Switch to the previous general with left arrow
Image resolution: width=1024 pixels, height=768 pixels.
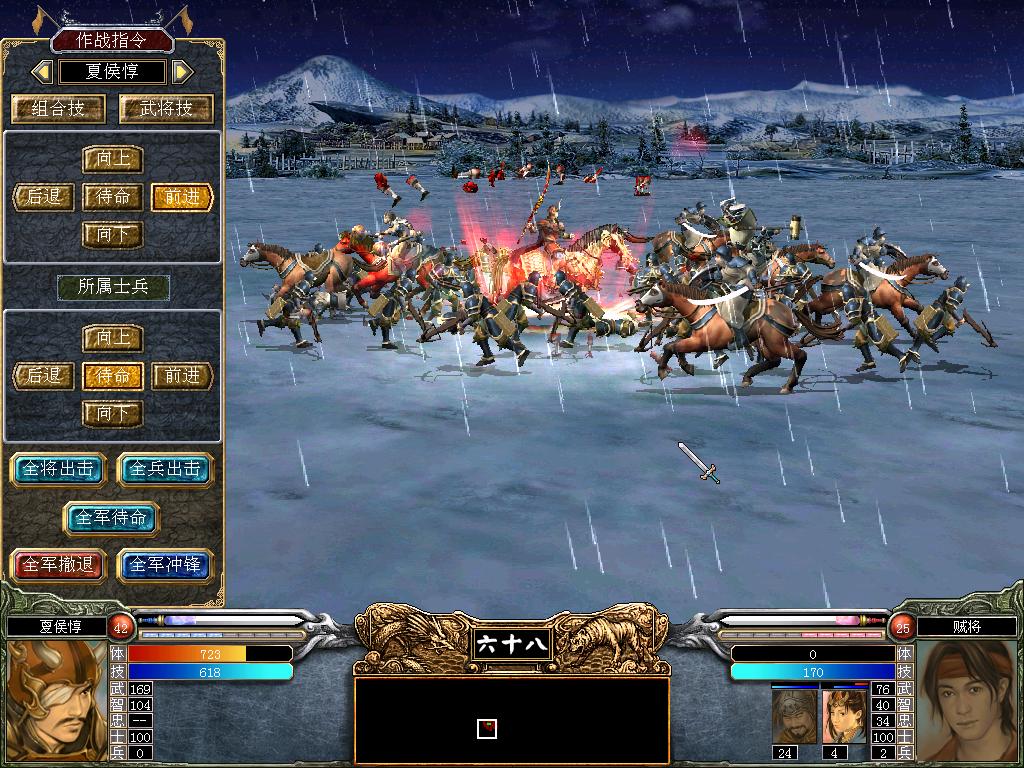[x=42, y=72]
